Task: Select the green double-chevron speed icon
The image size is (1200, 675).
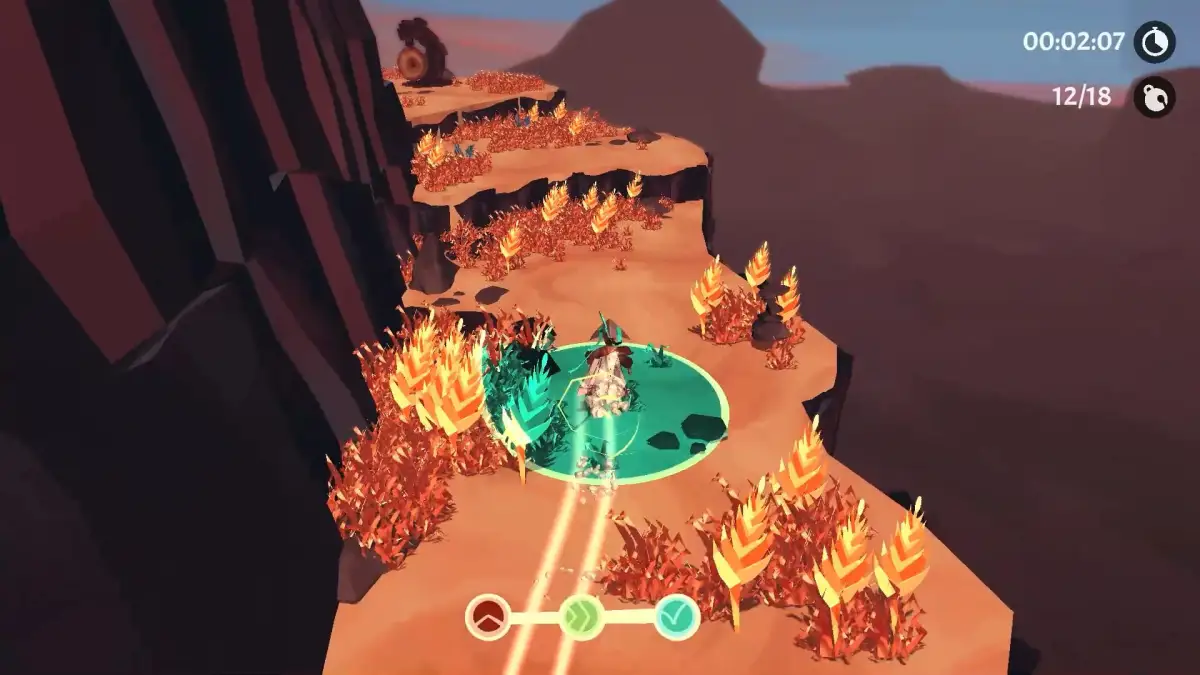Action: pos(581,617)
